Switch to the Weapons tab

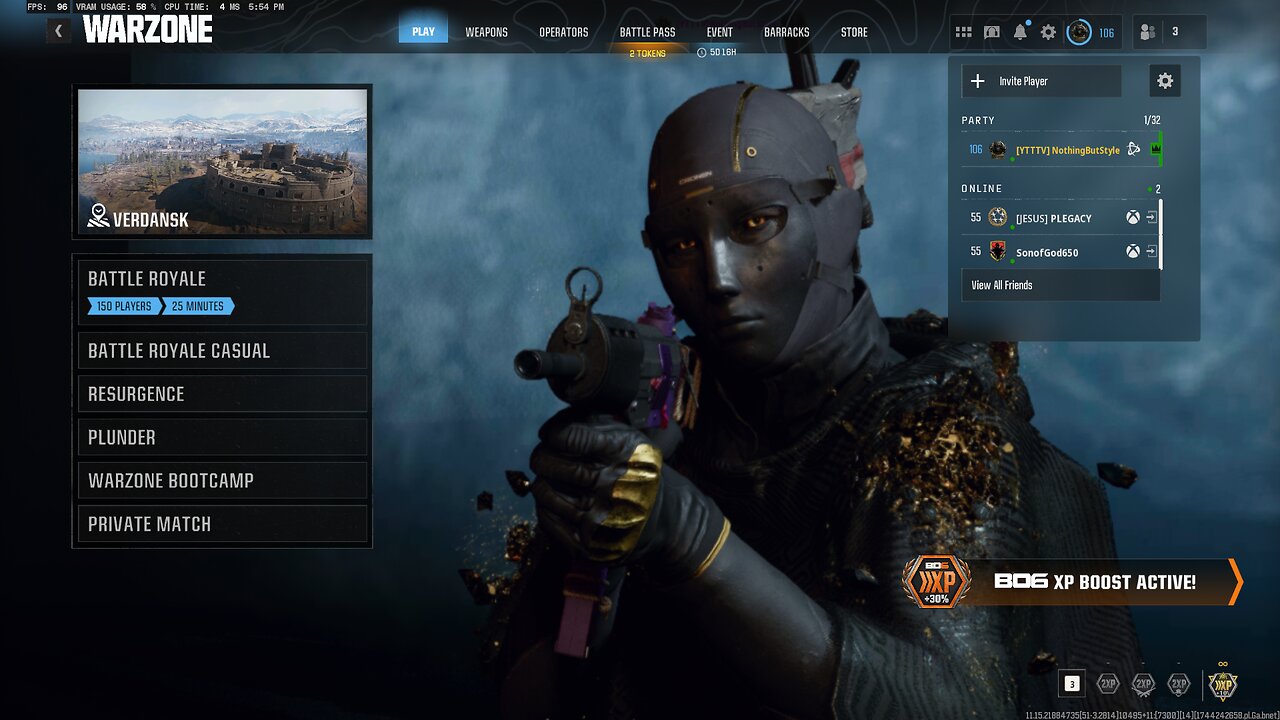click(x=486, y=32)
